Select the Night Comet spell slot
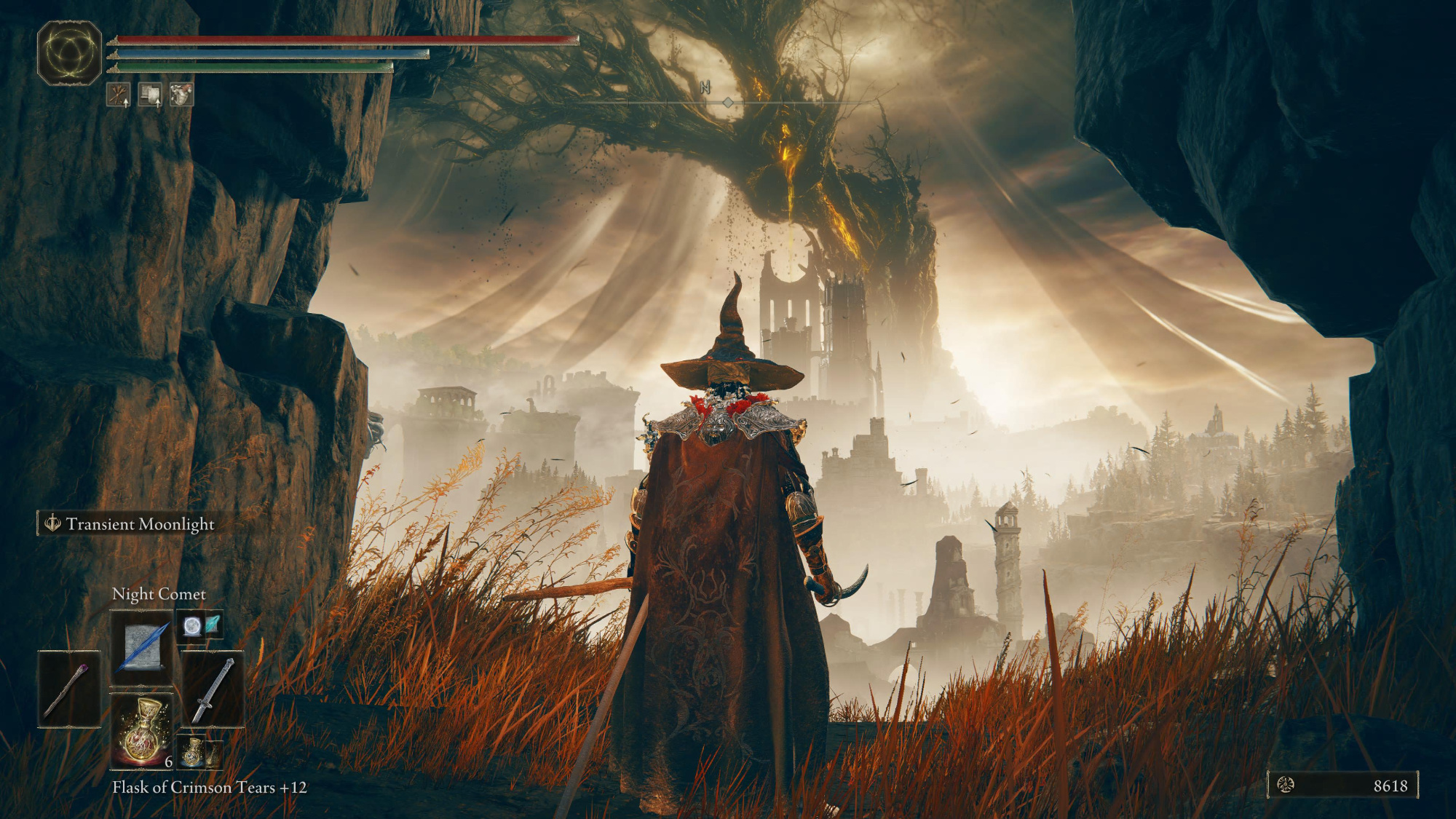The height and width of the screenshot is (819, 1456). pos(142,646)
